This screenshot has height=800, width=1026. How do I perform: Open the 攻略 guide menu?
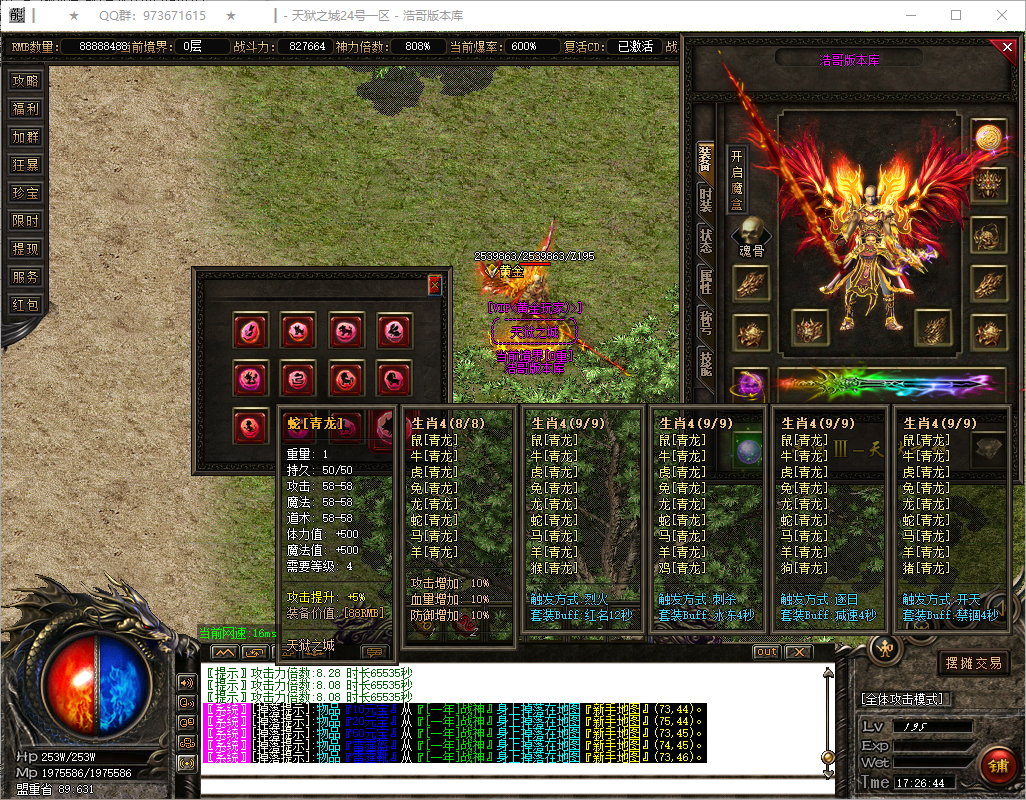(25, 81)
